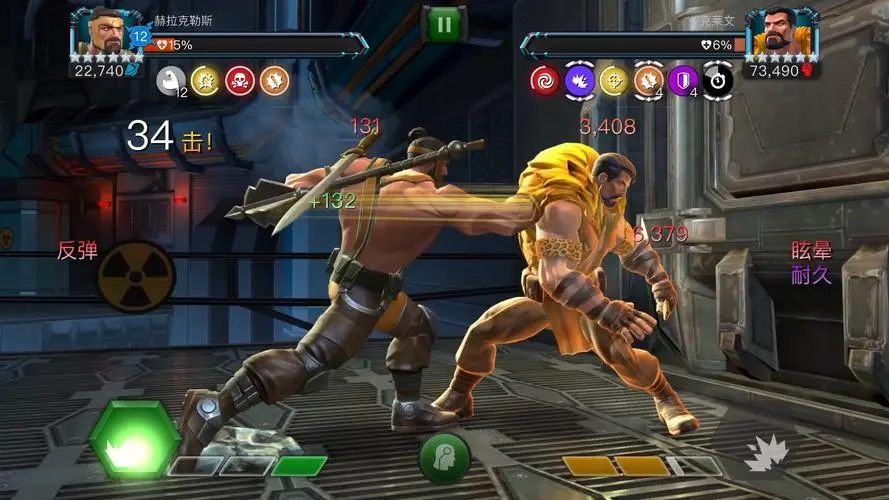The height and width of the screenshot is (500, 889).
Task: Tap the radiation hazard node icon
Action: (x=136, y=275)
